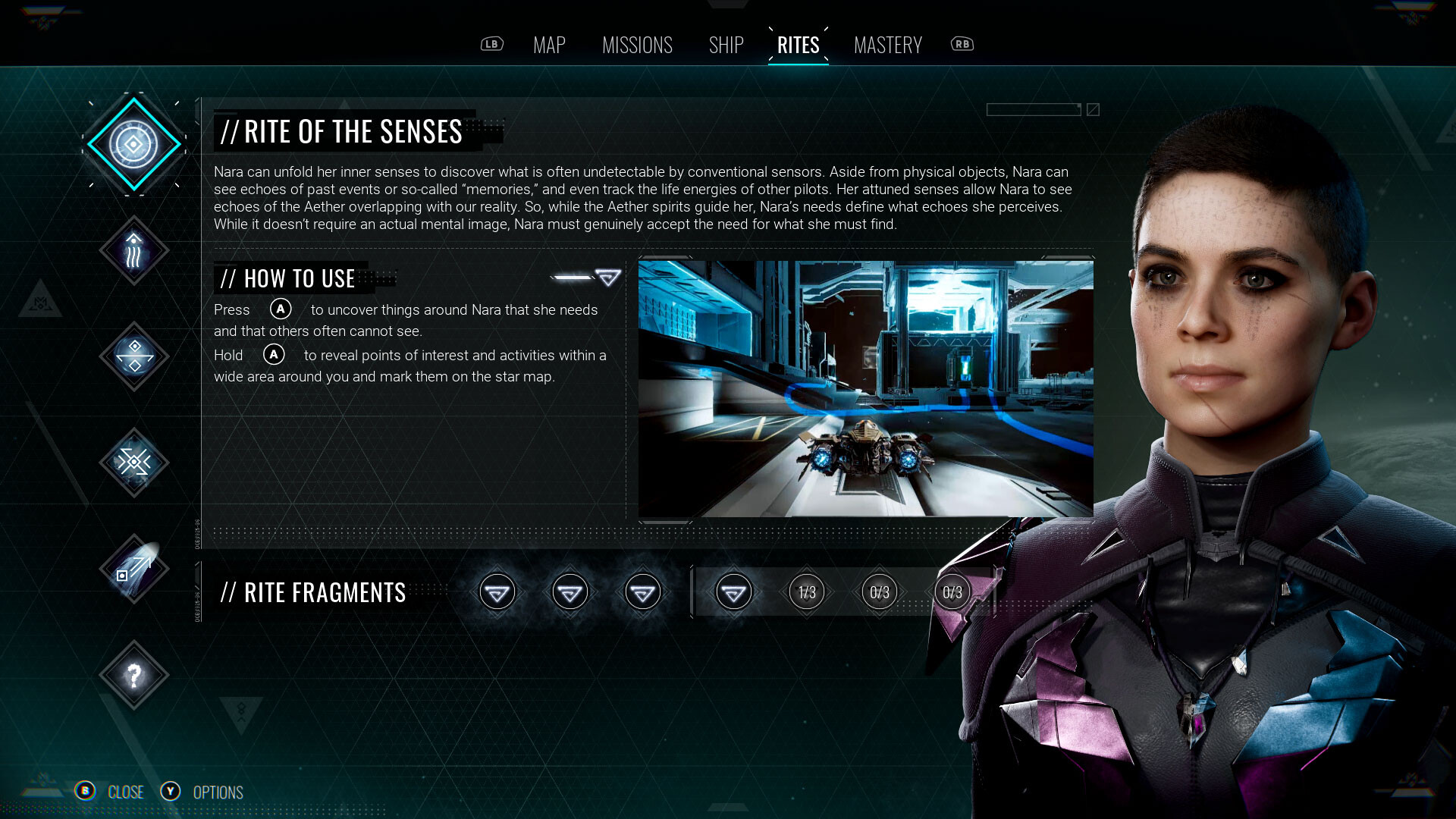
Task: Choose the rite icon with three wavy lines
Action: point(133,251)
